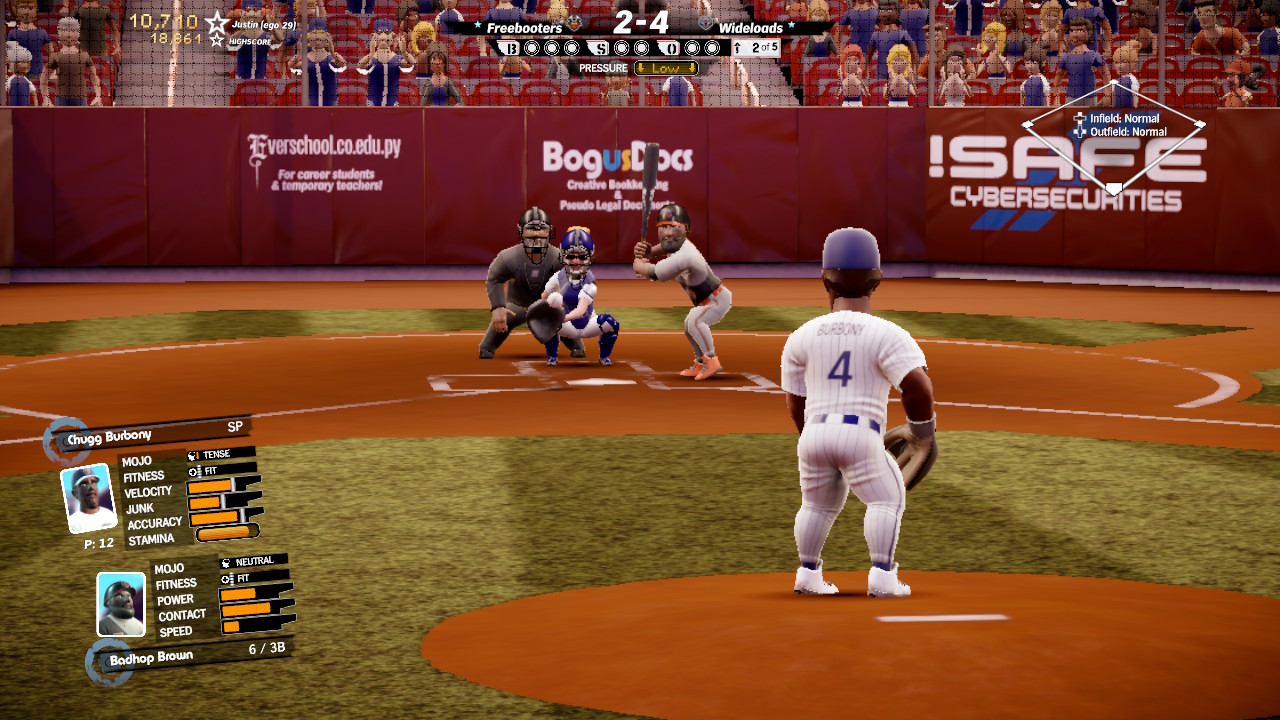
Task: Open the Low pressure dropdown
Action: click(666, 67)
